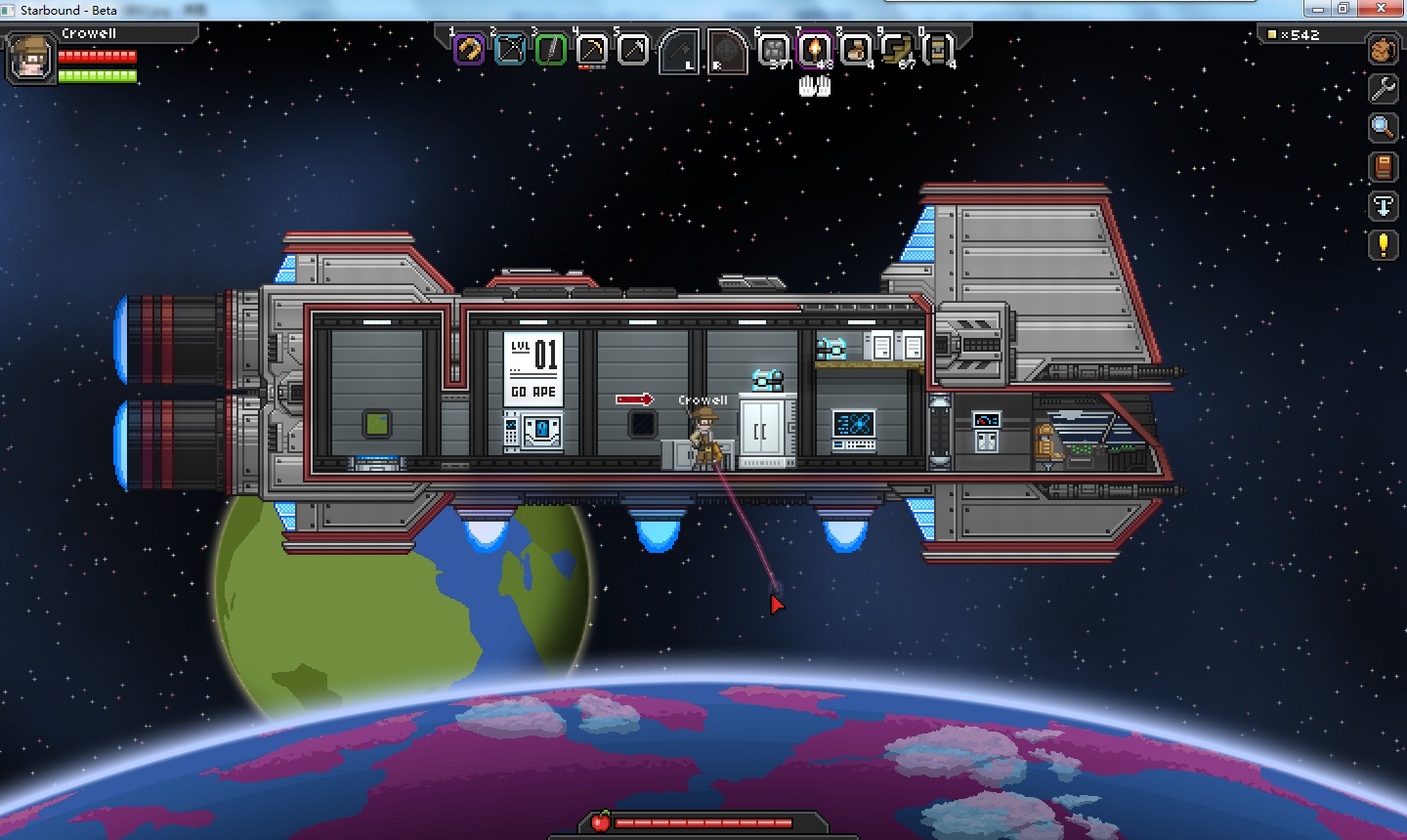Activate the magnifying glass inspect tool
The width and height of the screenshot is (1407, 840).
(x=1383, y=127)
